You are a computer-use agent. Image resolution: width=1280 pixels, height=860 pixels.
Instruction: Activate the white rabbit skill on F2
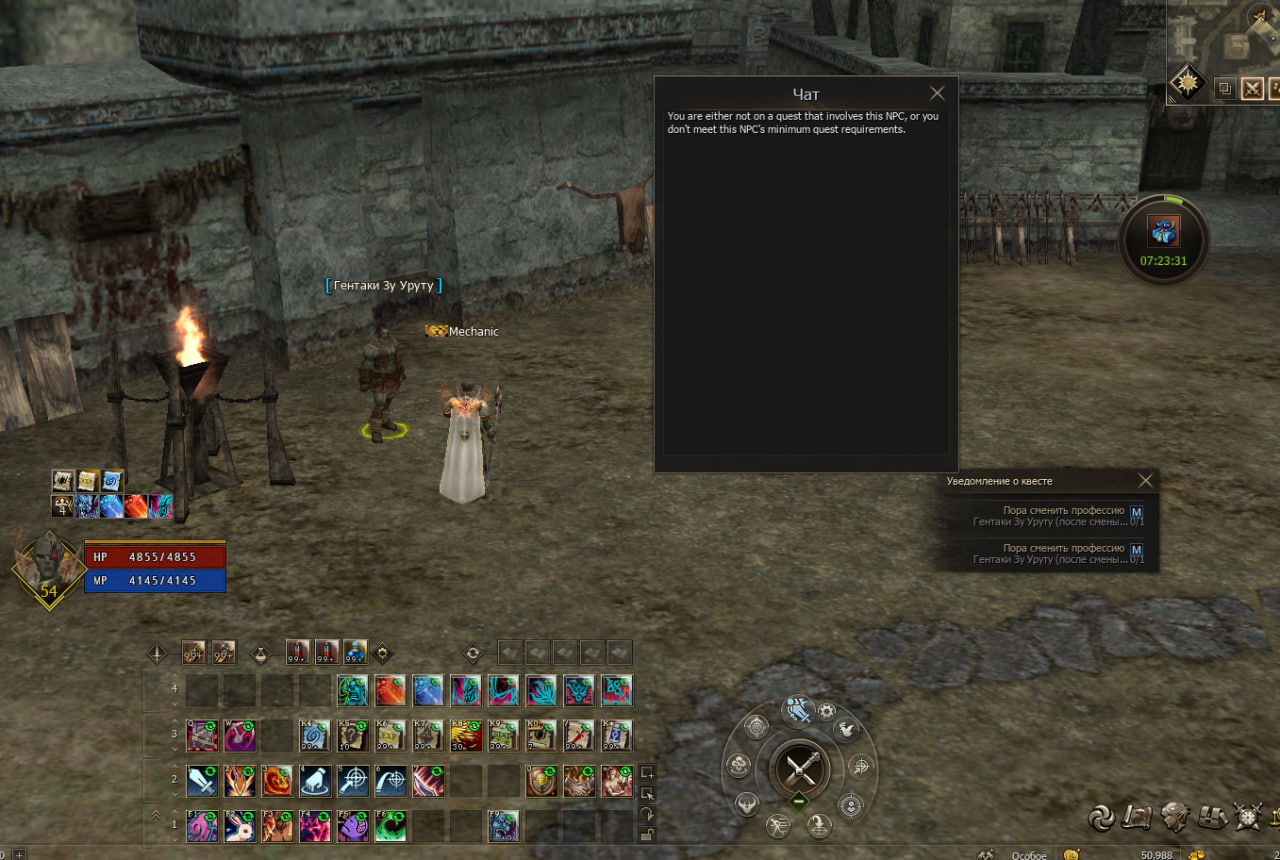coord(240,825)
